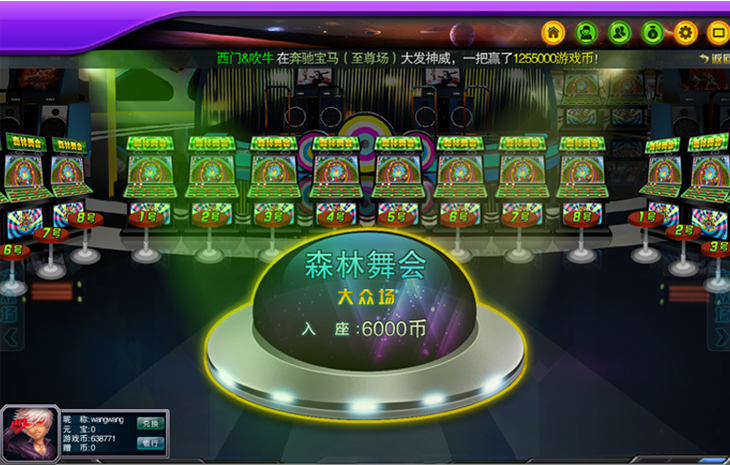Open the friends icon with two figures
The image size is (730, 465).
click(x=620, y=32)
